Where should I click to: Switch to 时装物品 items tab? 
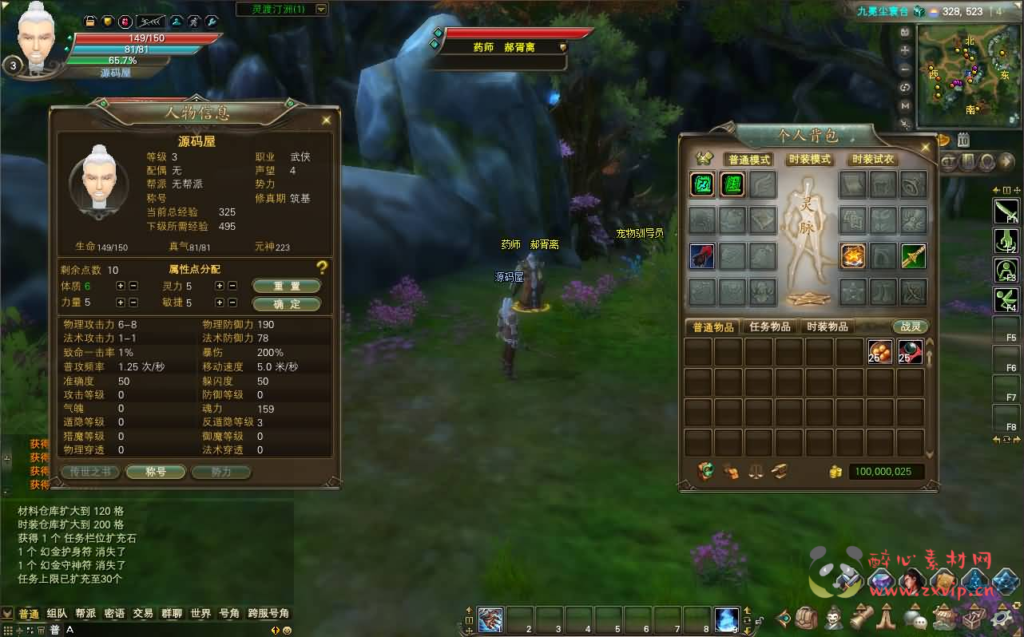click(x=827, y=327)
